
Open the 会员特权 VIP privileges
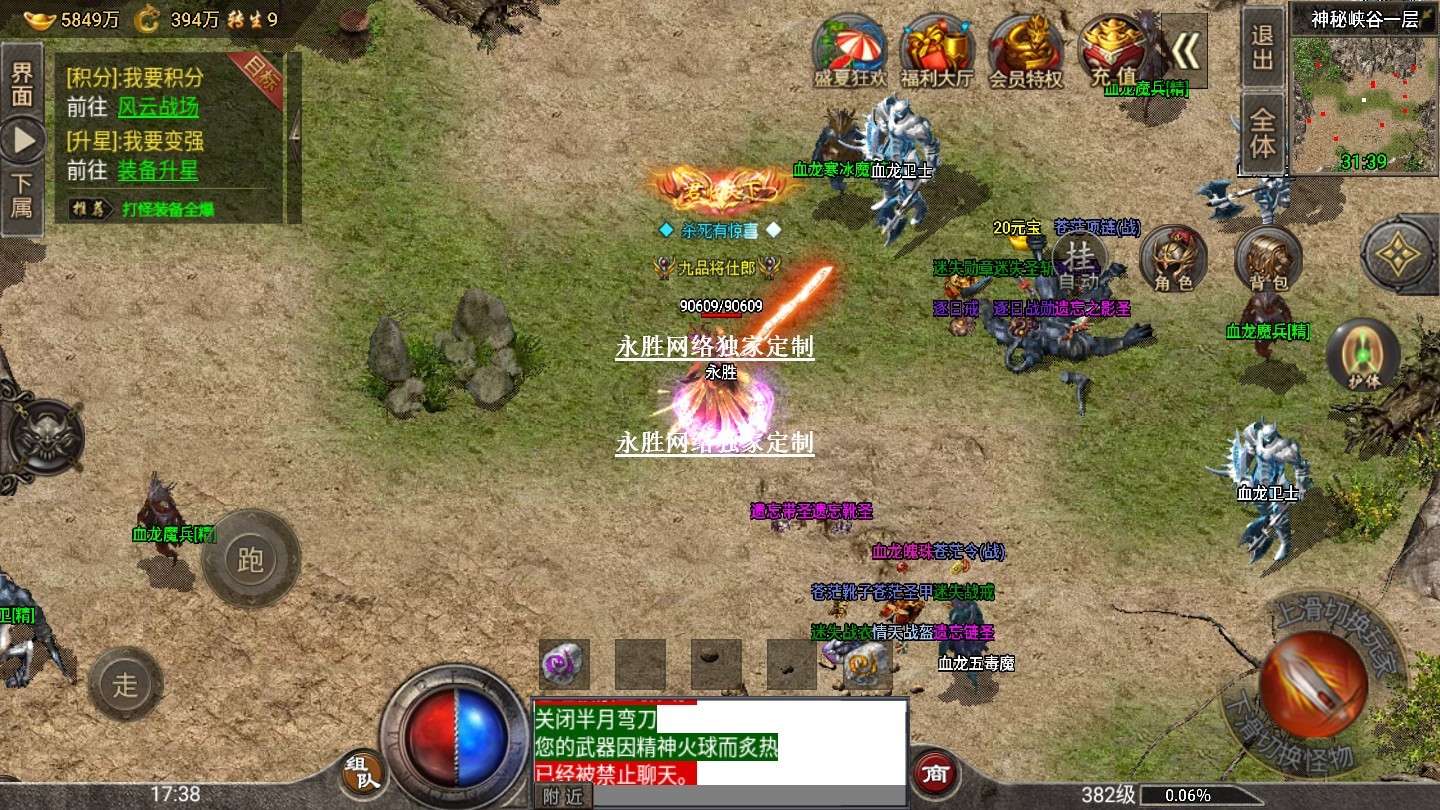[1025, 50]
